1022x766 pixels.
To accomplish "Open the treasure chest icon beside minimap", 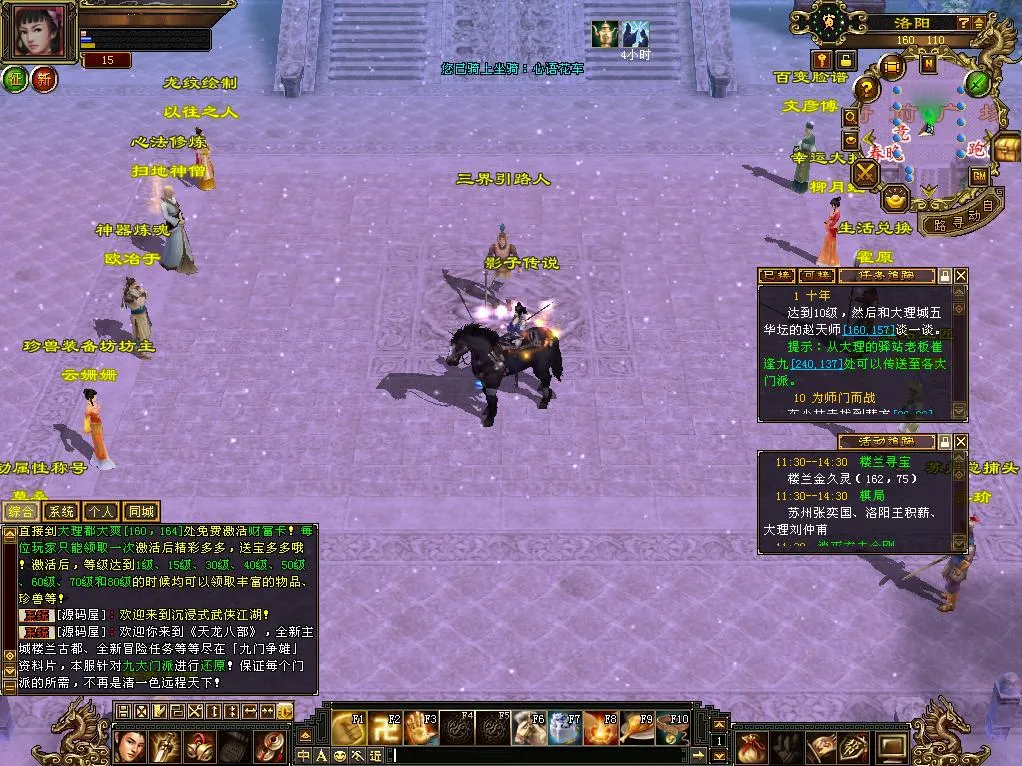I will pos(1006,147).
